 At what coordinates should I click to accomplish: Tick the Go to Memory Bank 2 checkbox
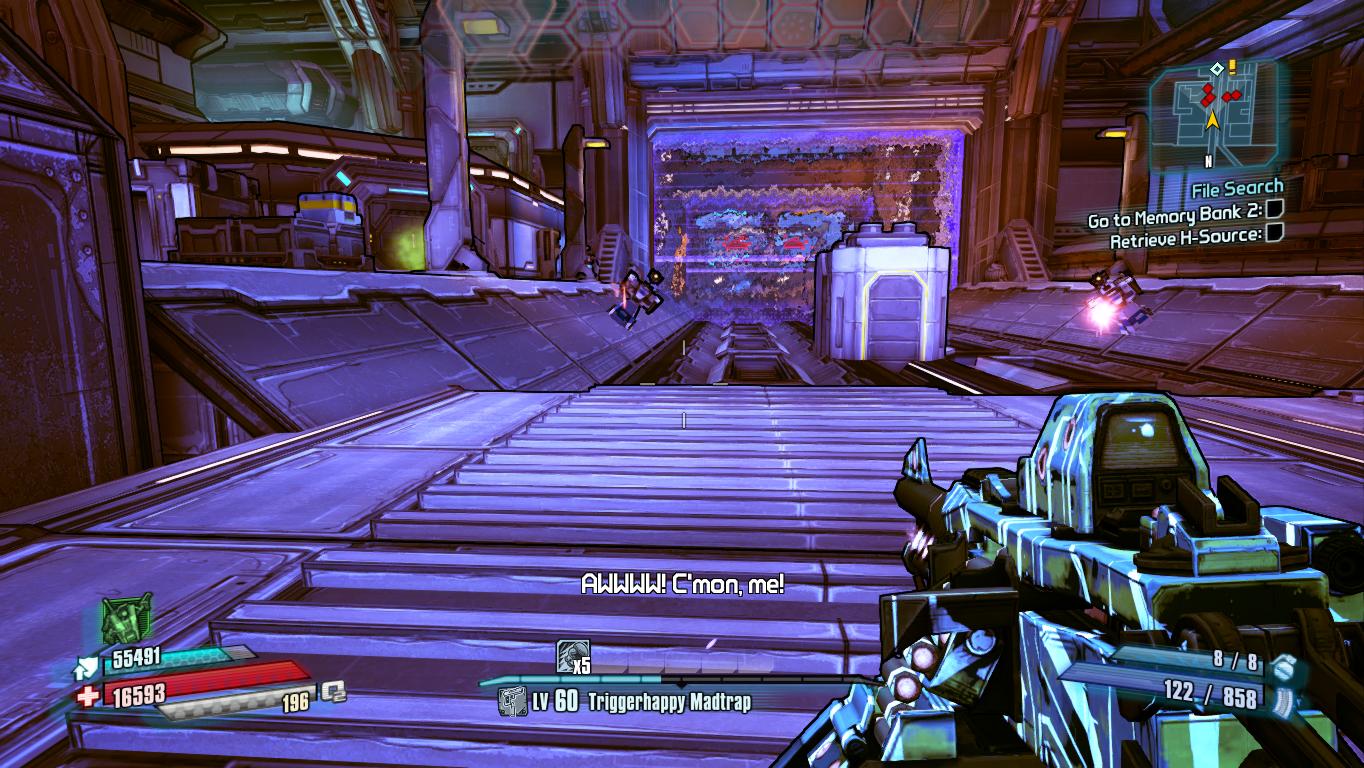tap(1274, 210)
